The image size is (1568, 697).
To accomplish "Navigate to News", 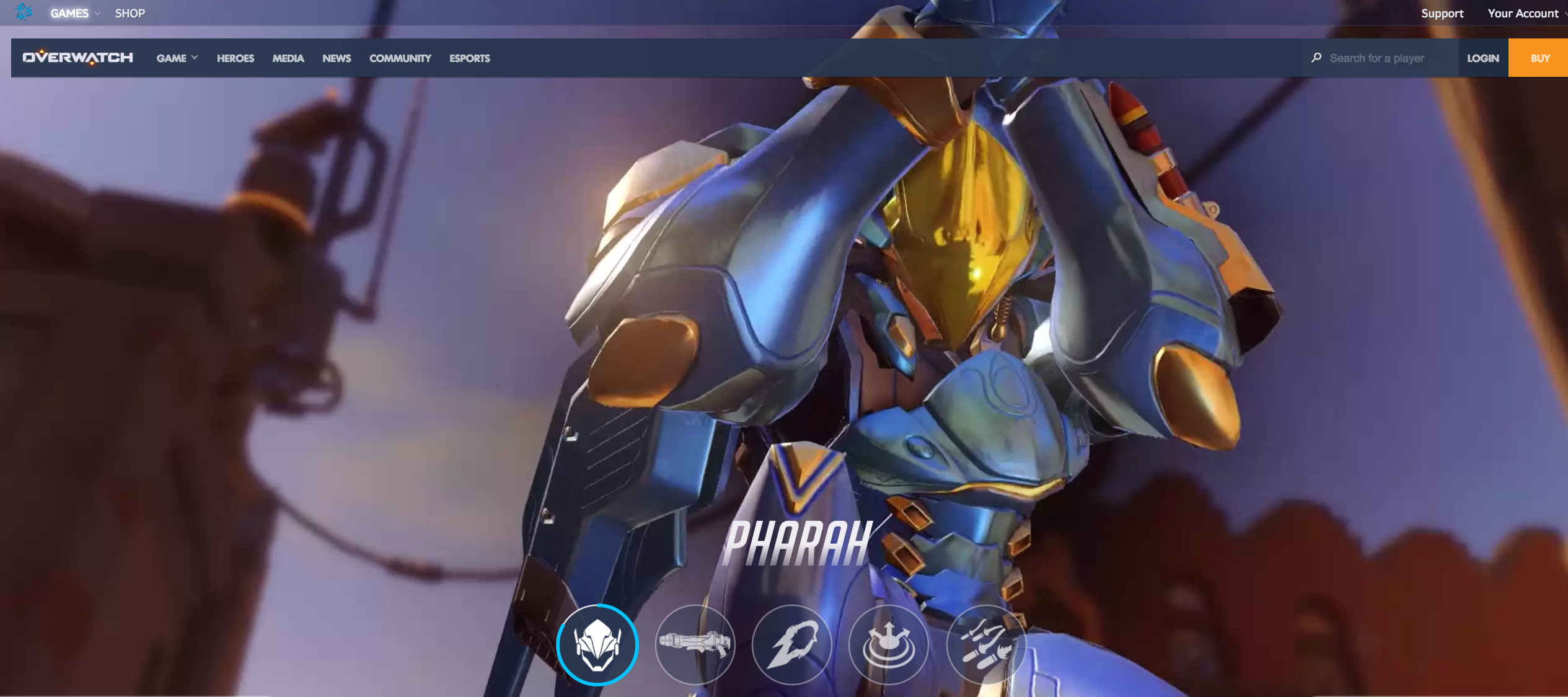I will pyautogui.click(x=337, y=58).
